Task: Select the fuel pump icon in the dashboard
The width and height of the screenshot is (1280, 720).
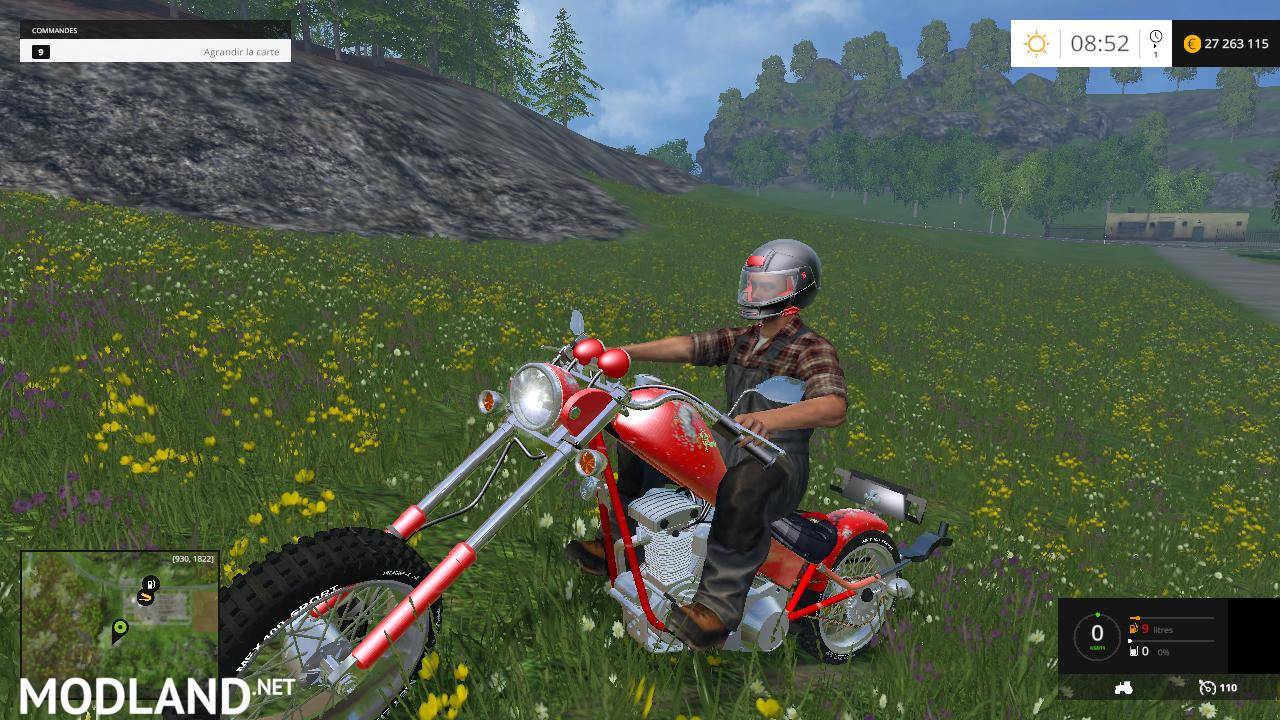Action: coord(1133,628)
